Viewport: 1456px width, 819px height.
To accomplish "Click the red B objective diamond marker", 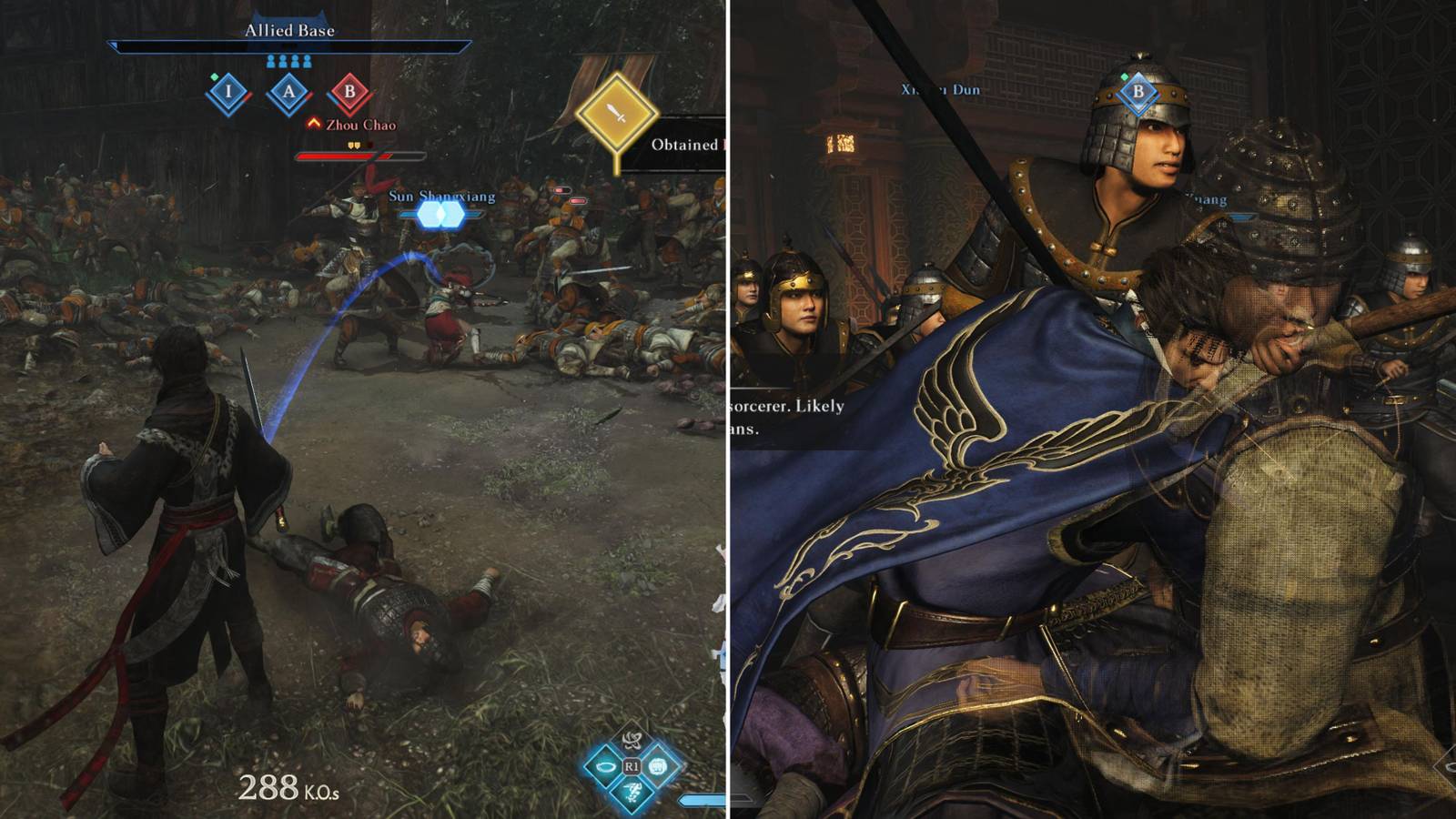I will (349, 93).
